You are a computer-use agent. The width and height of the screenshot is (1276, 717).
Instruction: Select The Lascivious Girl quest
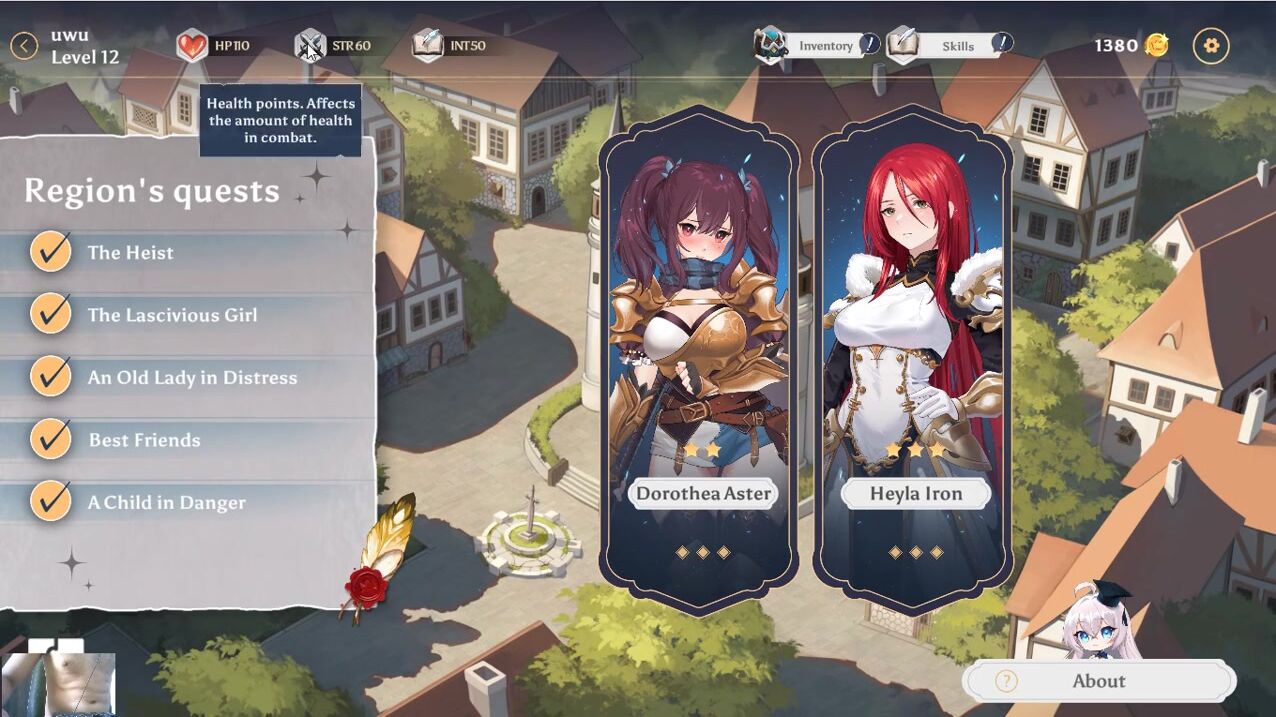[x=172, y=315]
